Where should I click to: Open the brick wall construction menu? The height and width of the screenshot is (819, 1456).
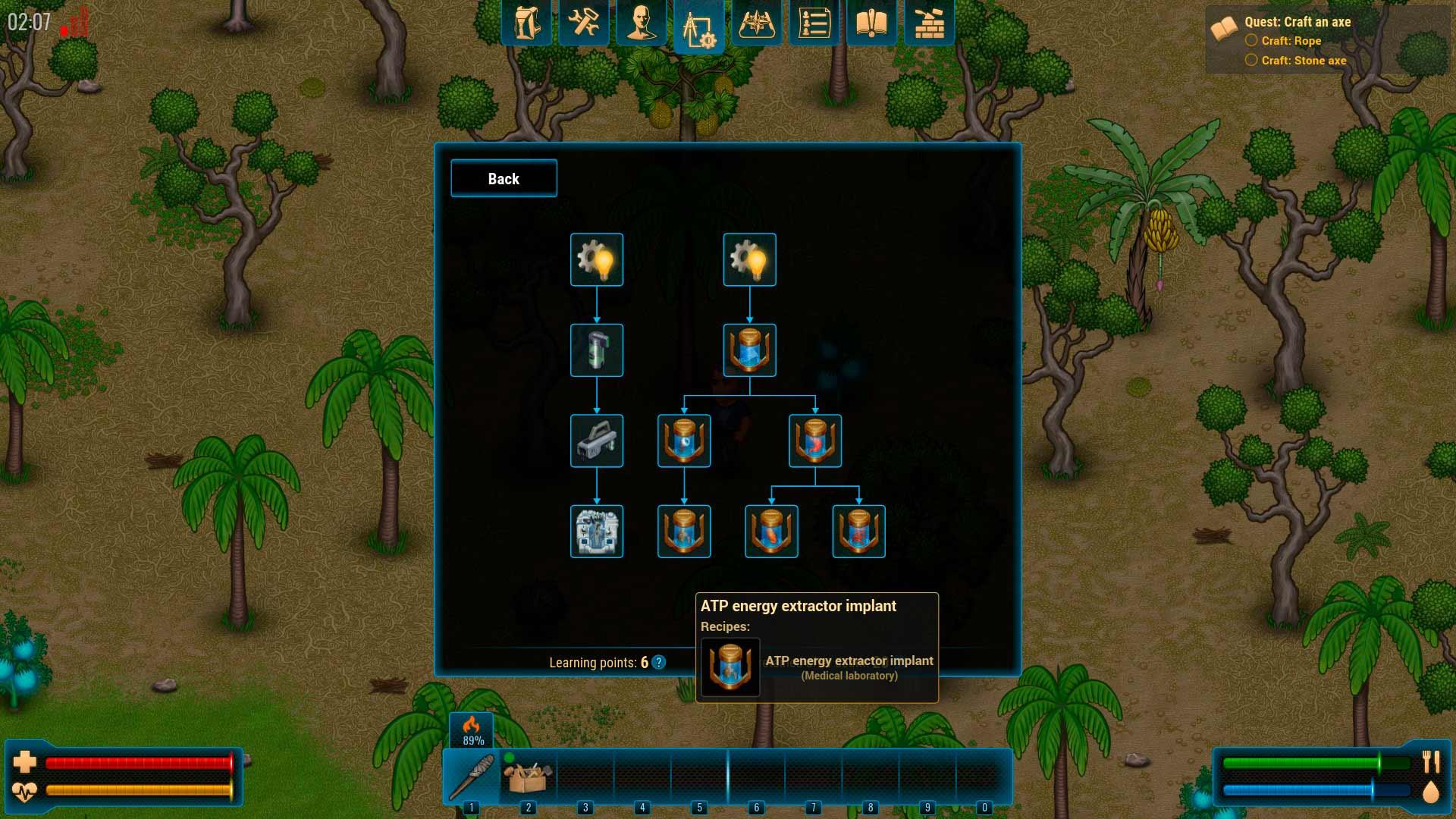929,22
